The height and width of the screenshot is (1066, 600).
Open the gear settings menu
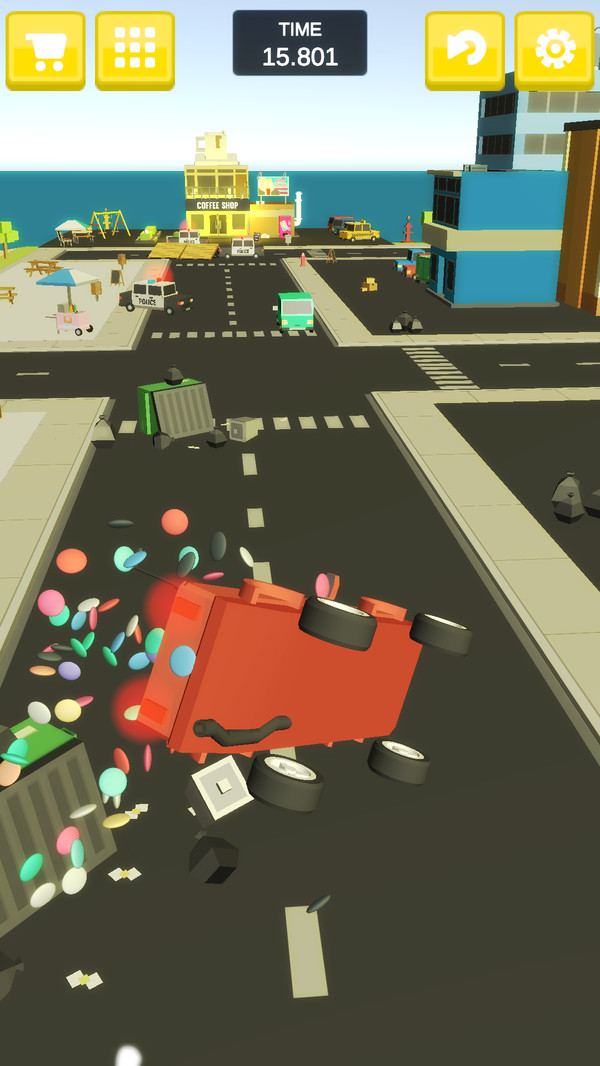pos(554,49)
